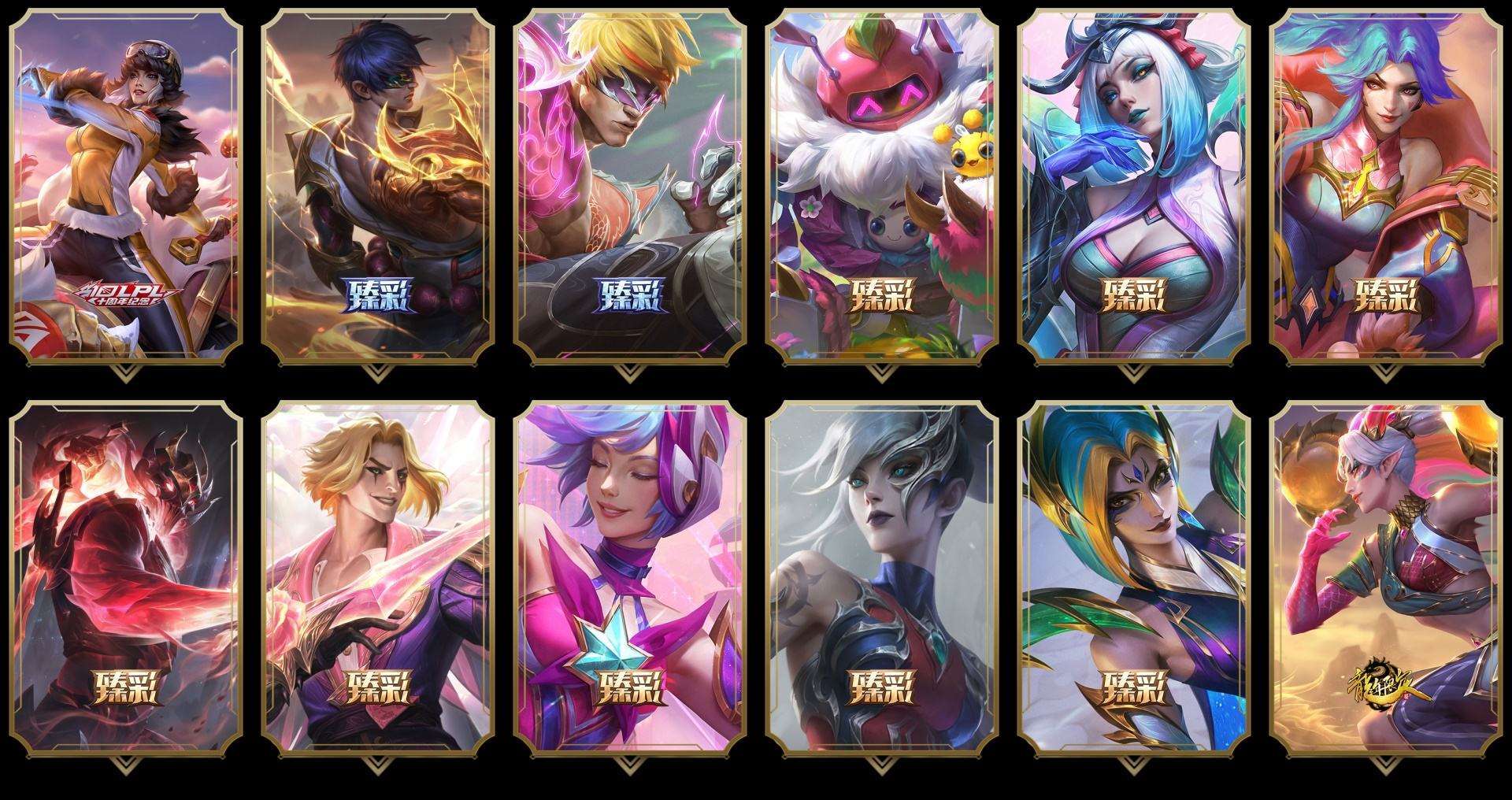Select the white-haired woman with blue glove card
This screenshot has width=1512, height=800.
tap(1134, 187)
